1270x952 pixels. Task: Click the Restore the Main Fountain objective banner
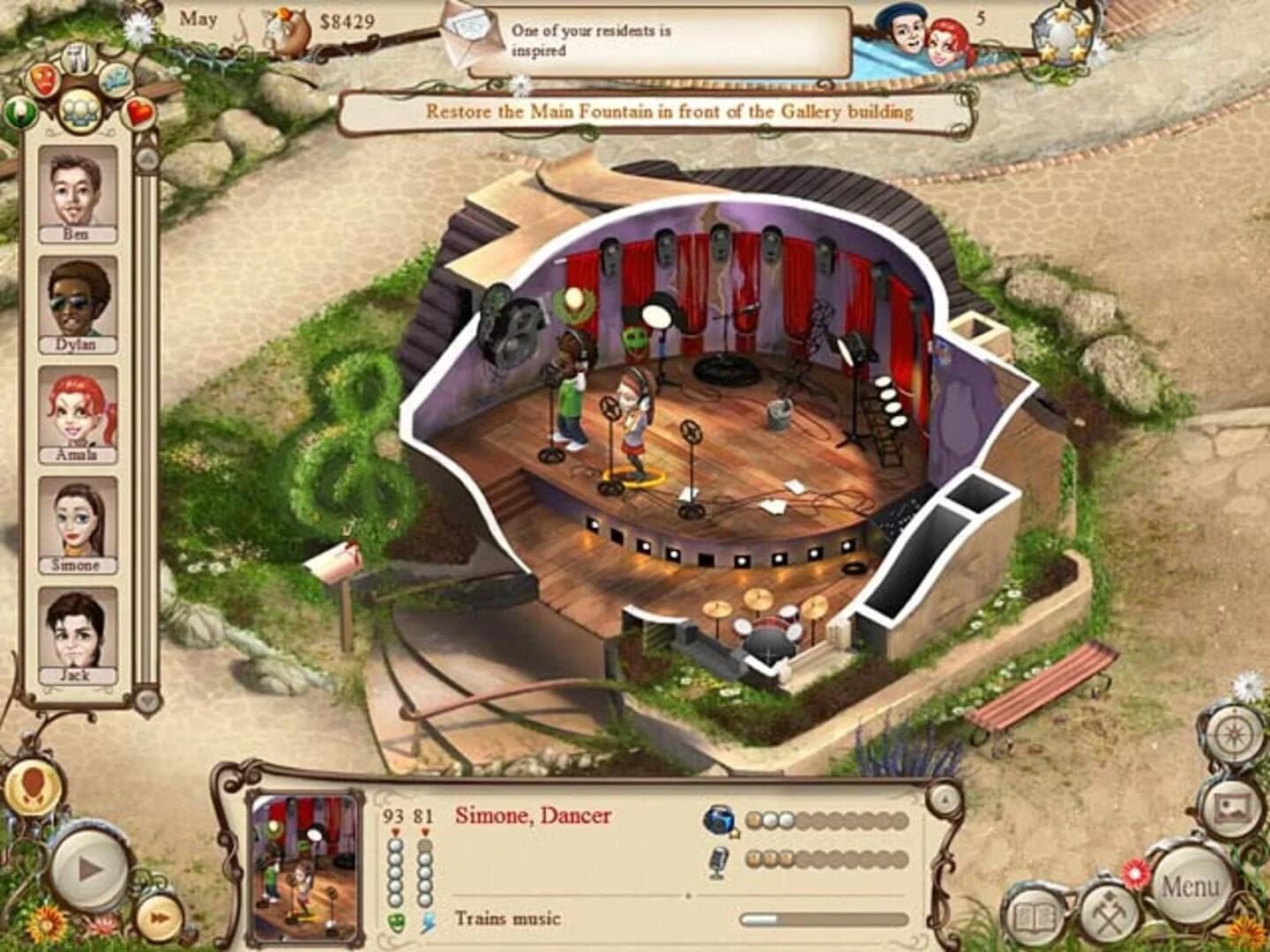670,112
